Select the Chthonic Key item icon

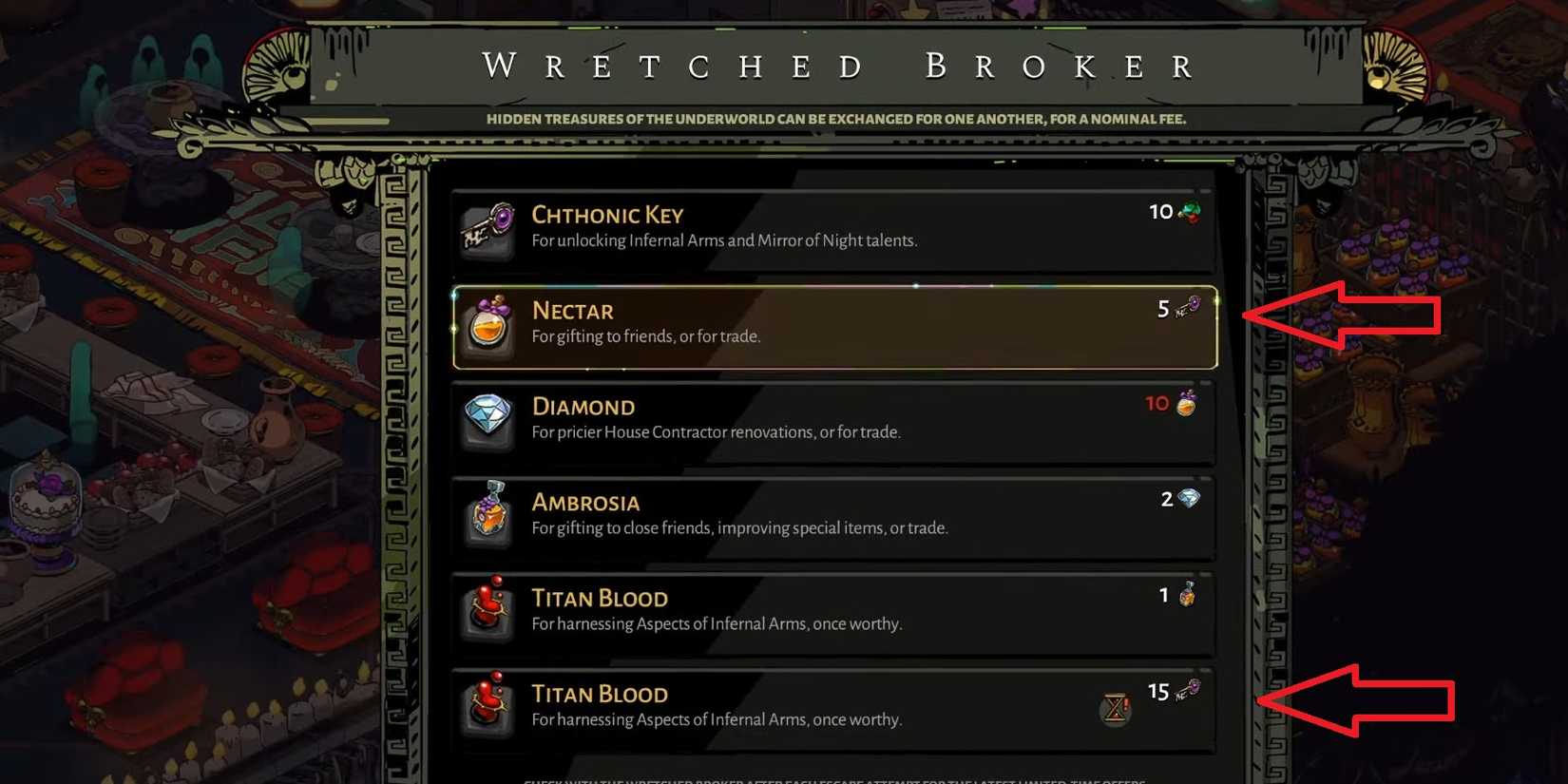pos(487,228)
